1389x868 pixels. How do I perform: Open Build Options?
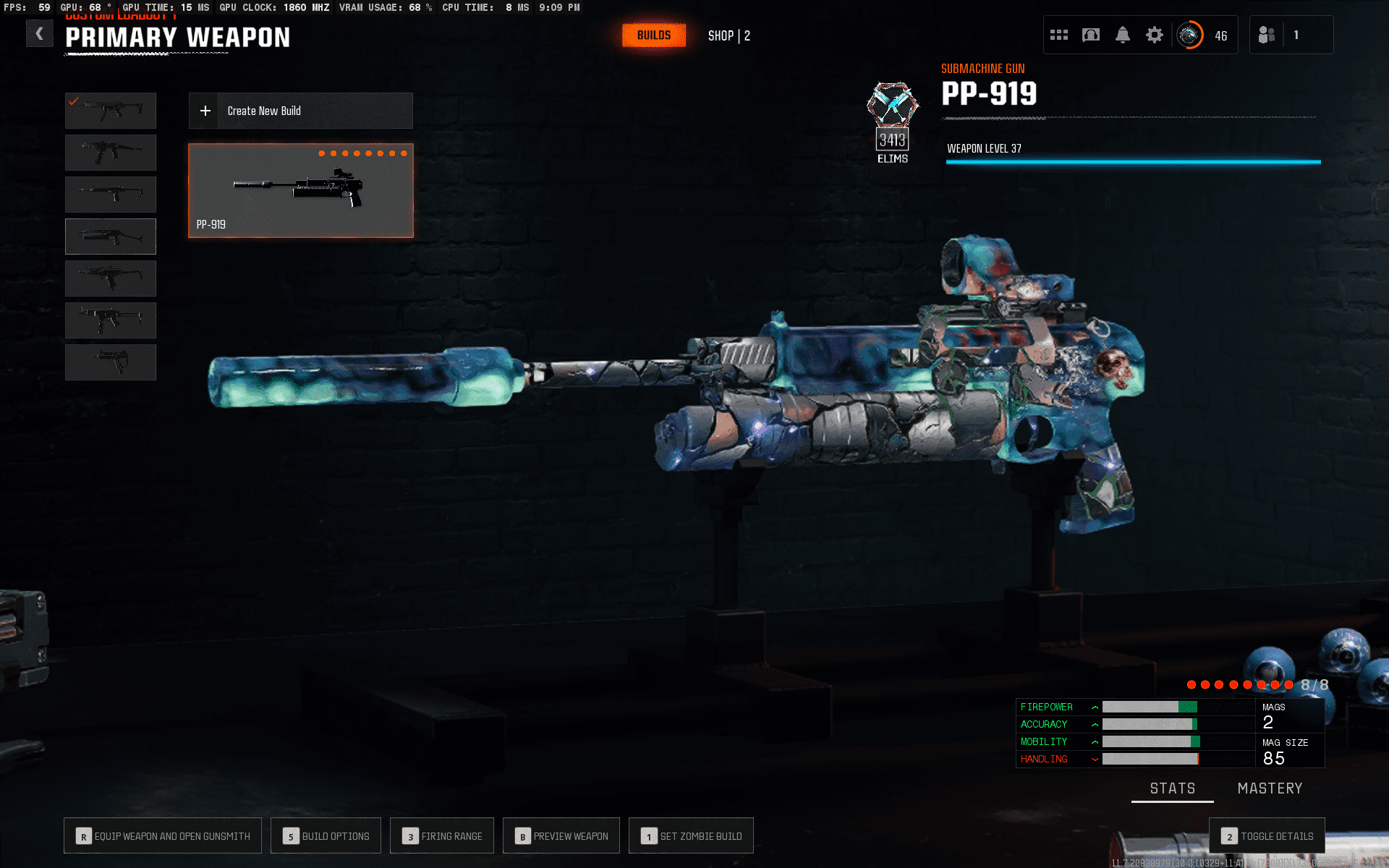click(326, 836)
